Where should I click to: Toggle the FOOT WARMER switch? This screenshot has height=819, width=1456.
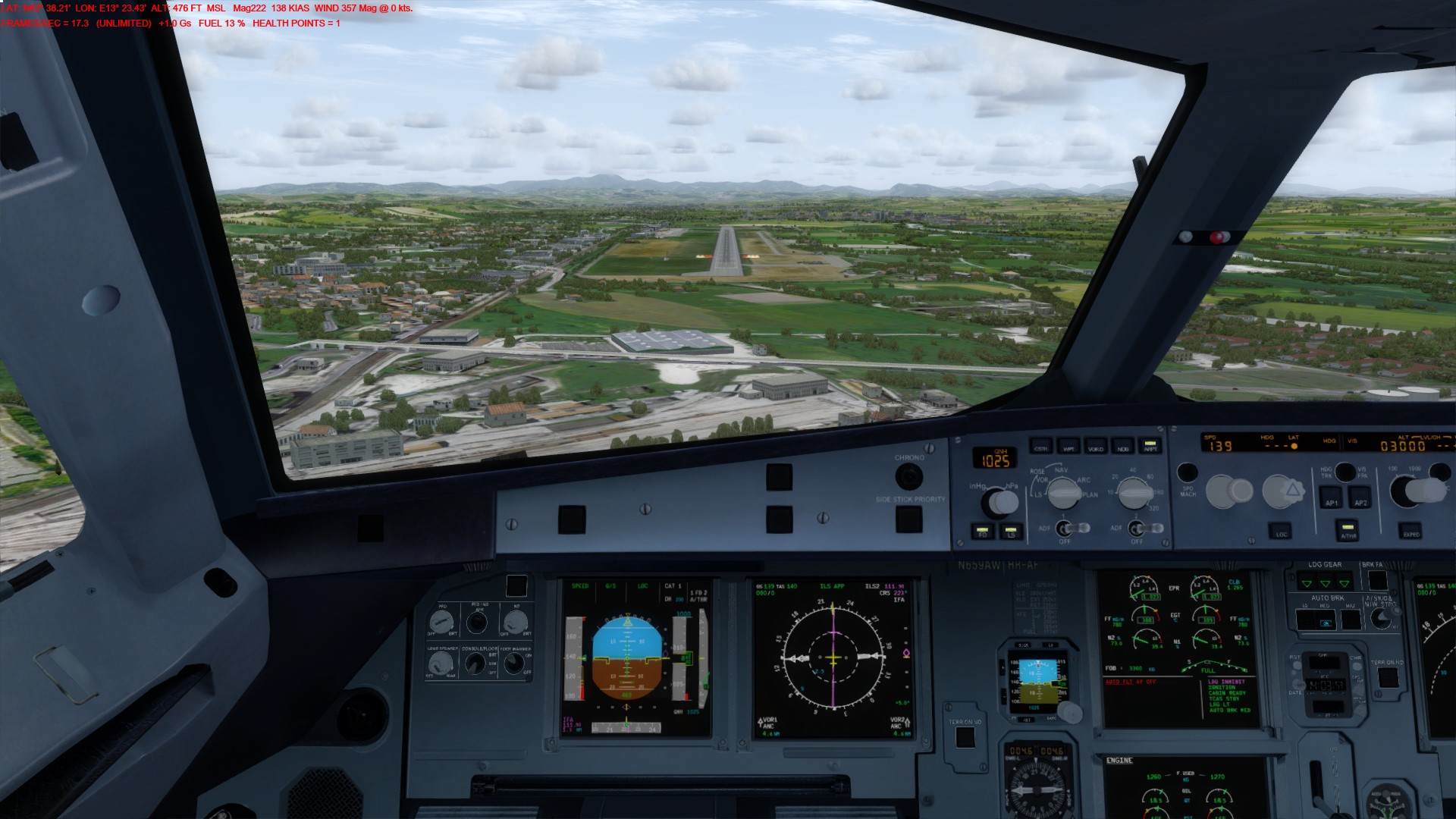[x=514, y=664]
